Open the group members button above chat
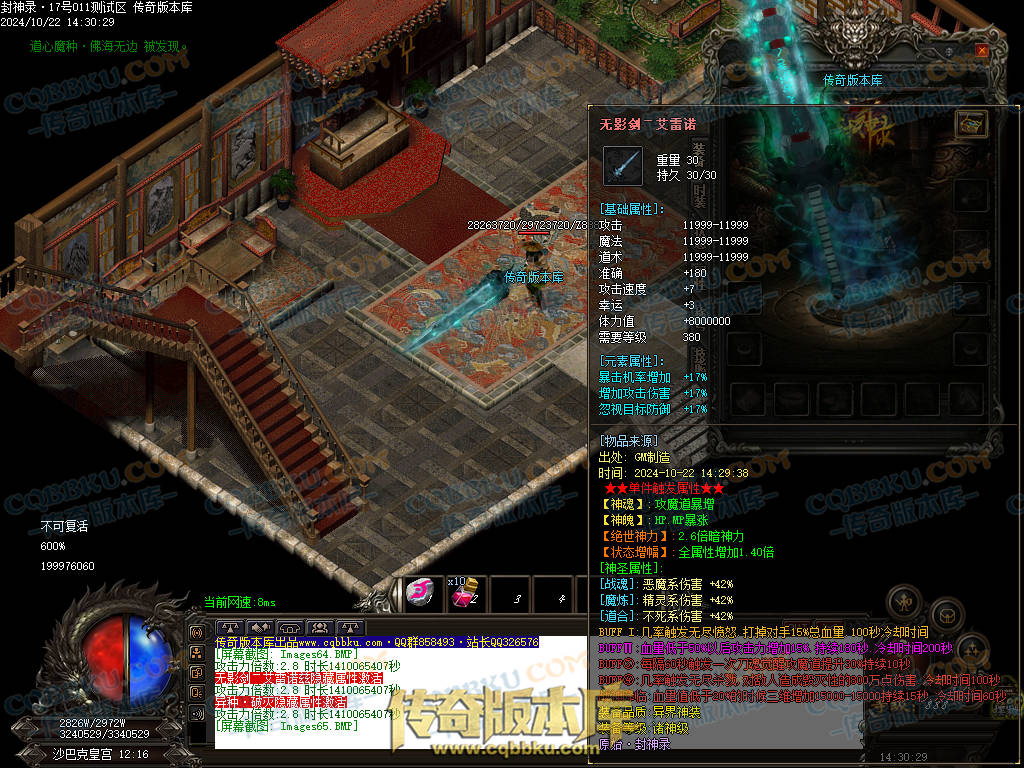This screenshot has height=768, width=1024. [320, 627]
